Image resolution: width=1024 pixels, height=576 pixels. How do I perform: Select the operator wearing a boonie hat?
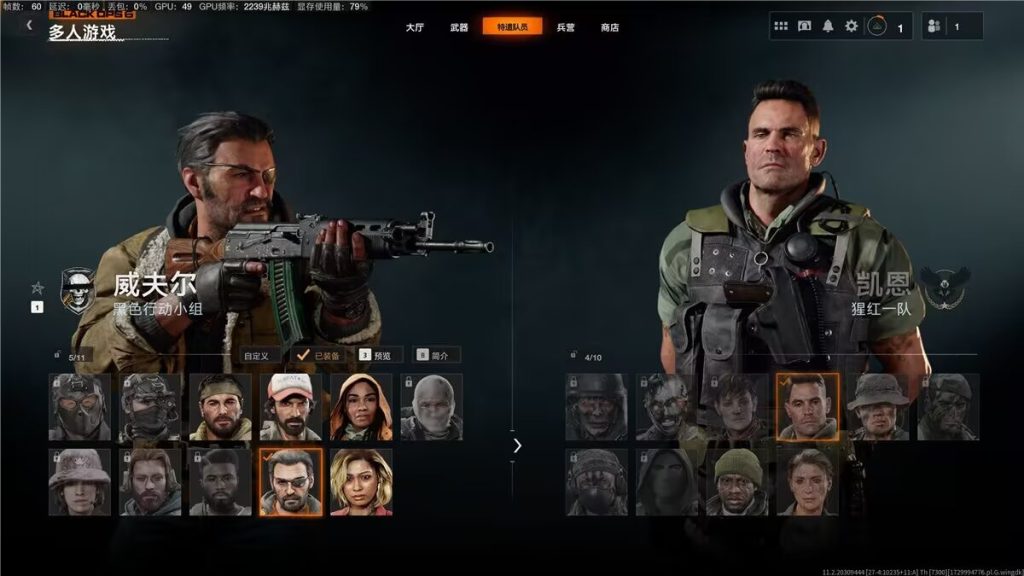[x=878, y=407]
